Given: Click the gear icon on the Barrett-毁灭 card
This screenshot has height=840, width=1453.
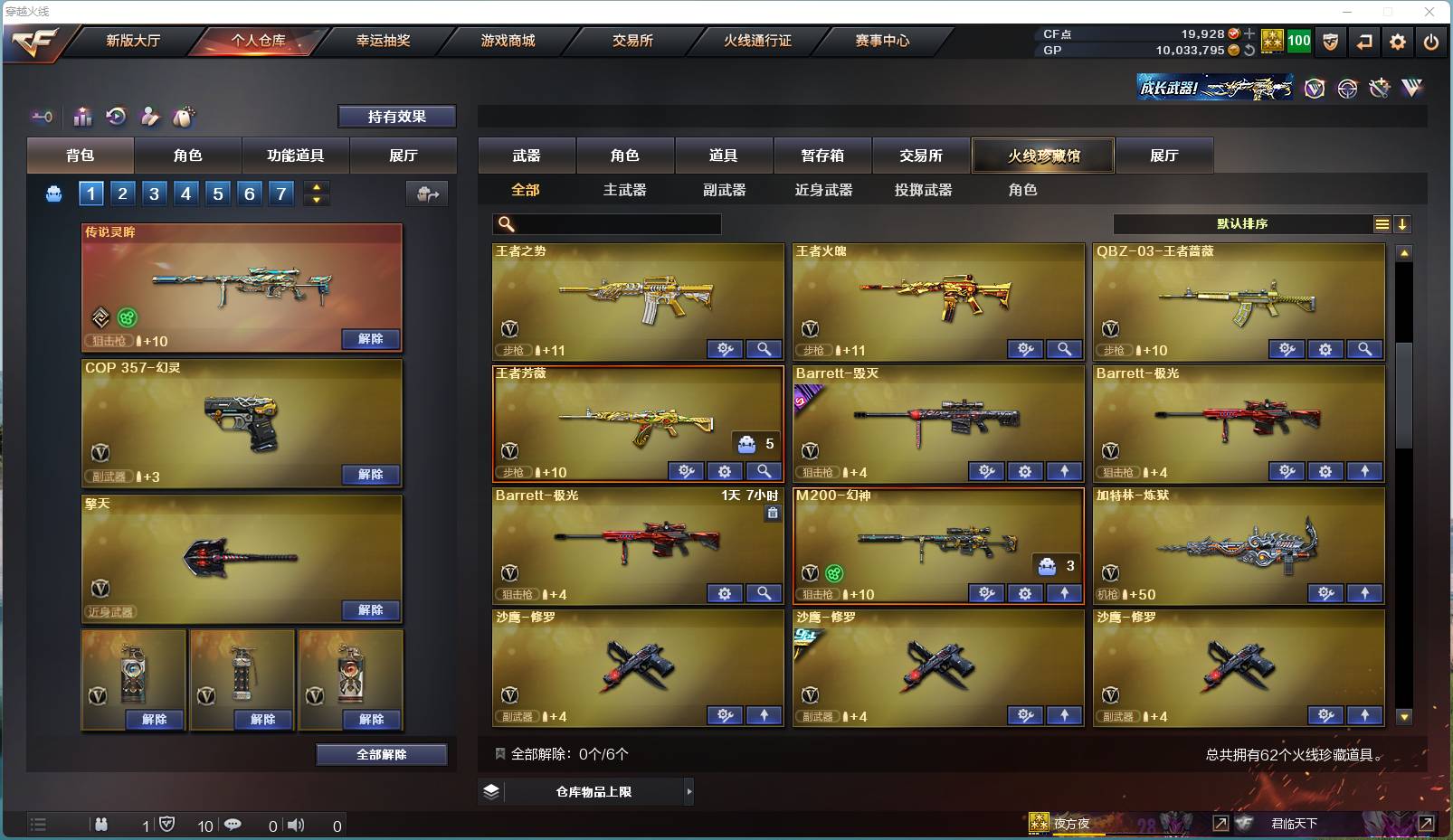Looking at the screenshot, I should [x=1025, y=471].
